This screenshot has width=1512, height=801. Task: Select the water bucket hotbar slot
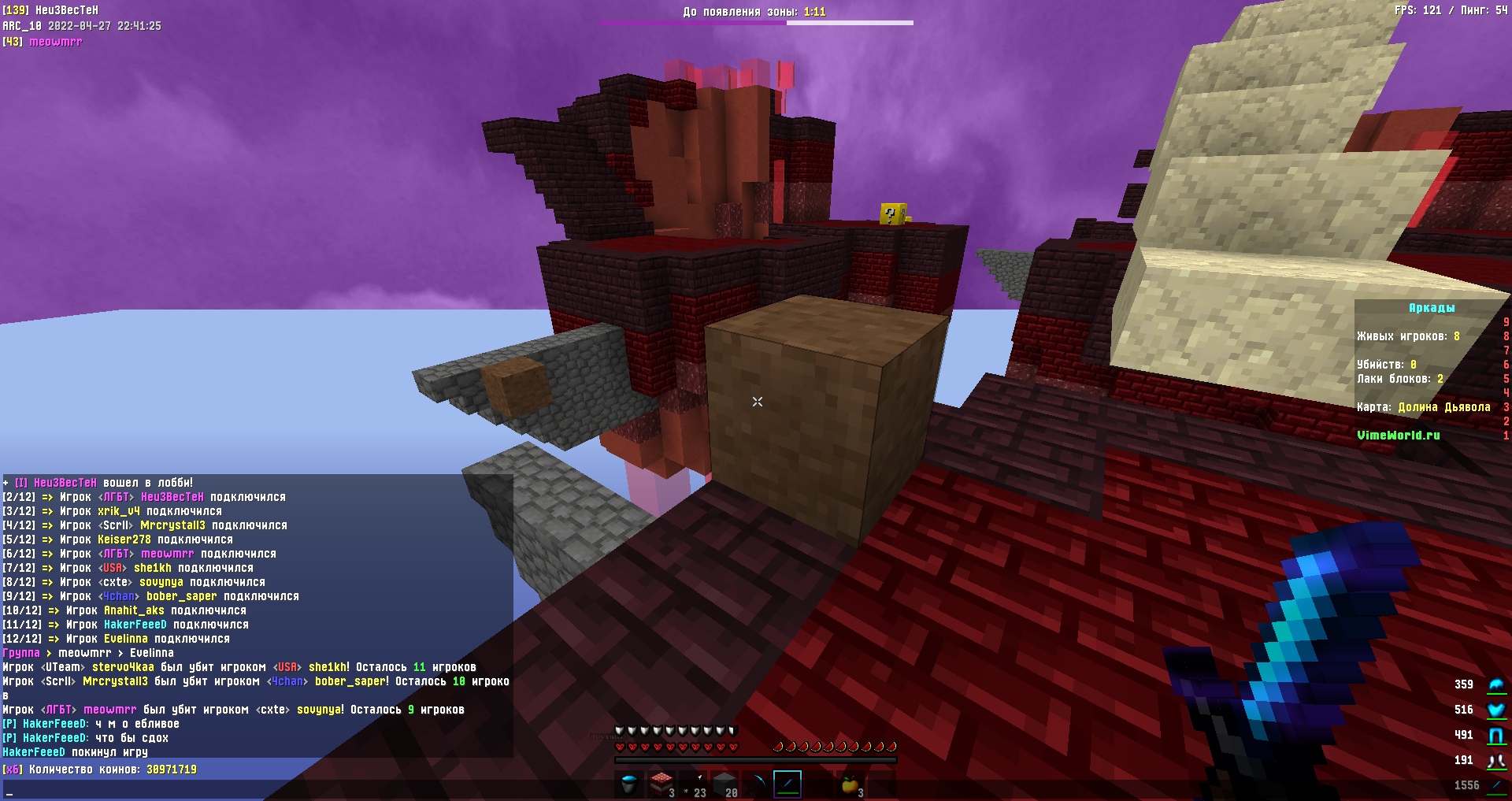coord(629,784)
